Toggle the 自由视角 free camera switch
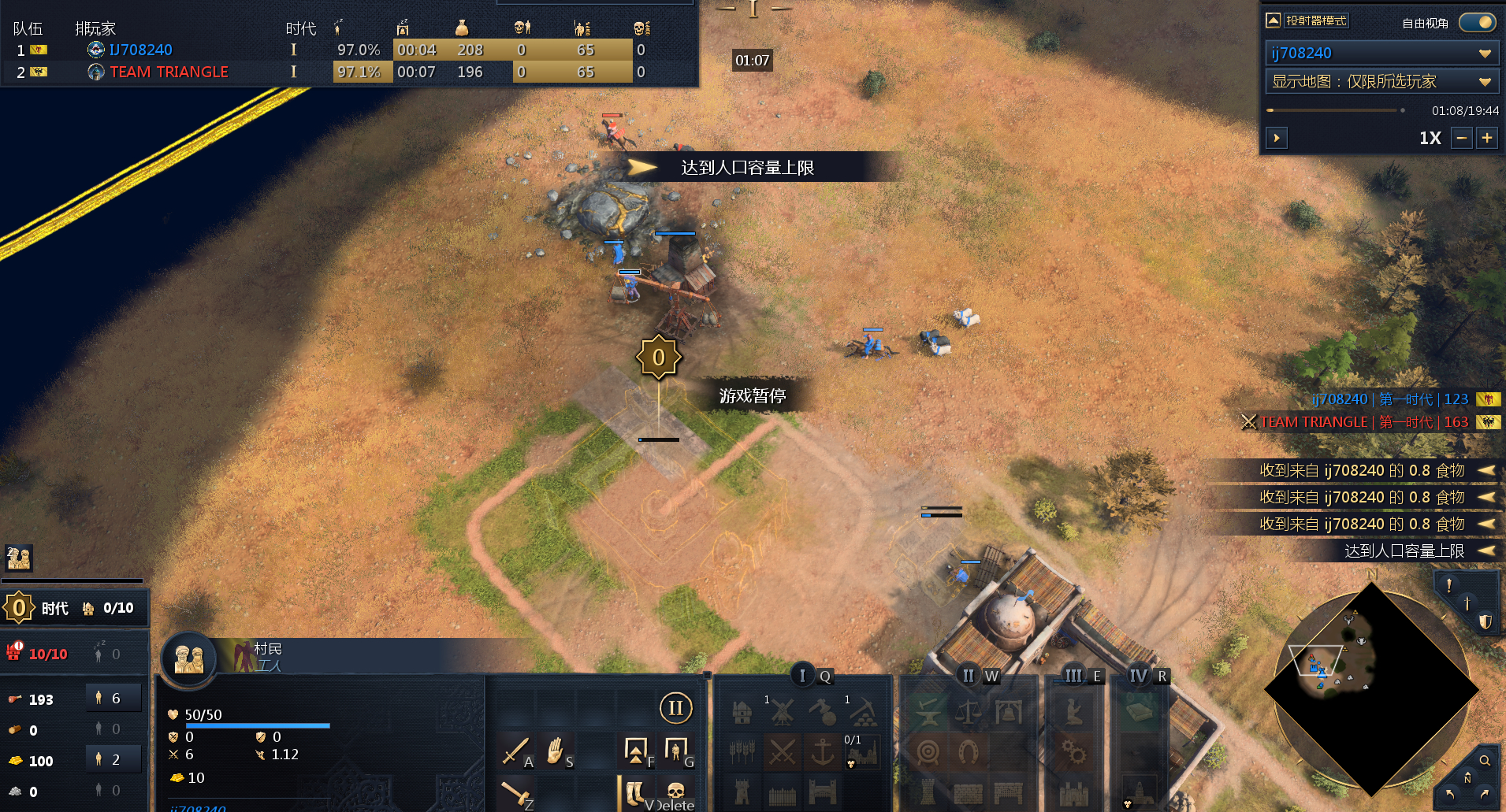This screenshot has width=1506, height=812. tap(1477, 22)
